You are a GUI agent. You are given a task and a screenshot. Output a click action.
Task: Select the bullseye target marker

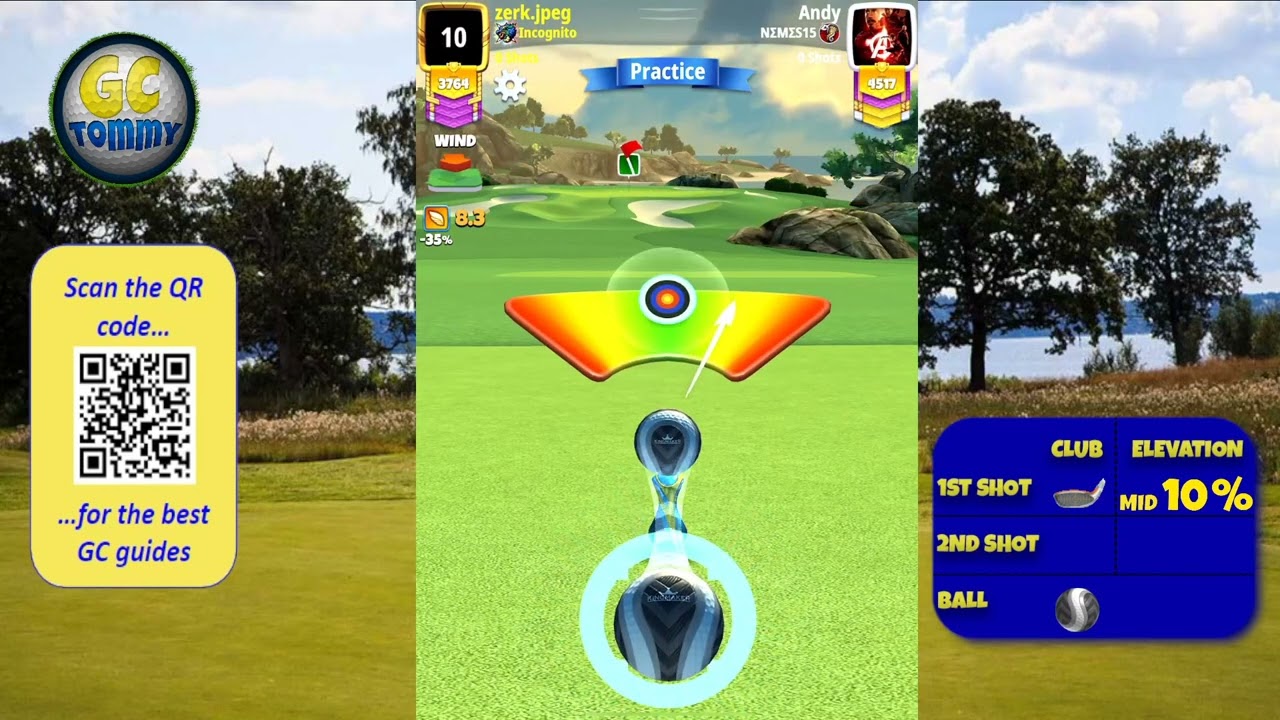tap(667, 298)
